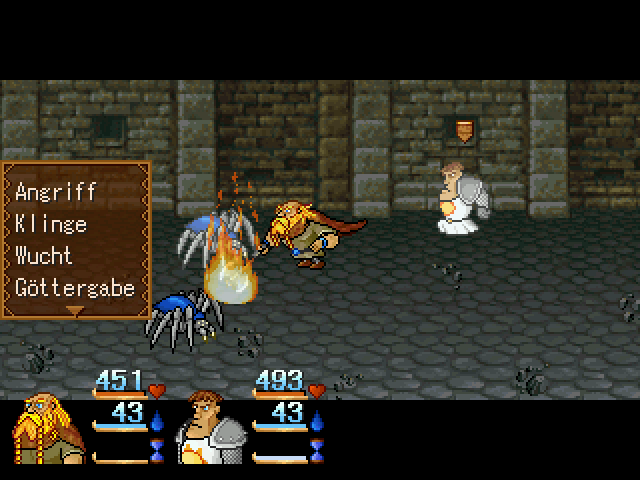Image resolution: width=640 pixels, height=480 pixels.
Task: Click the menu's down scroll arrow
Action: pos(75,311)
